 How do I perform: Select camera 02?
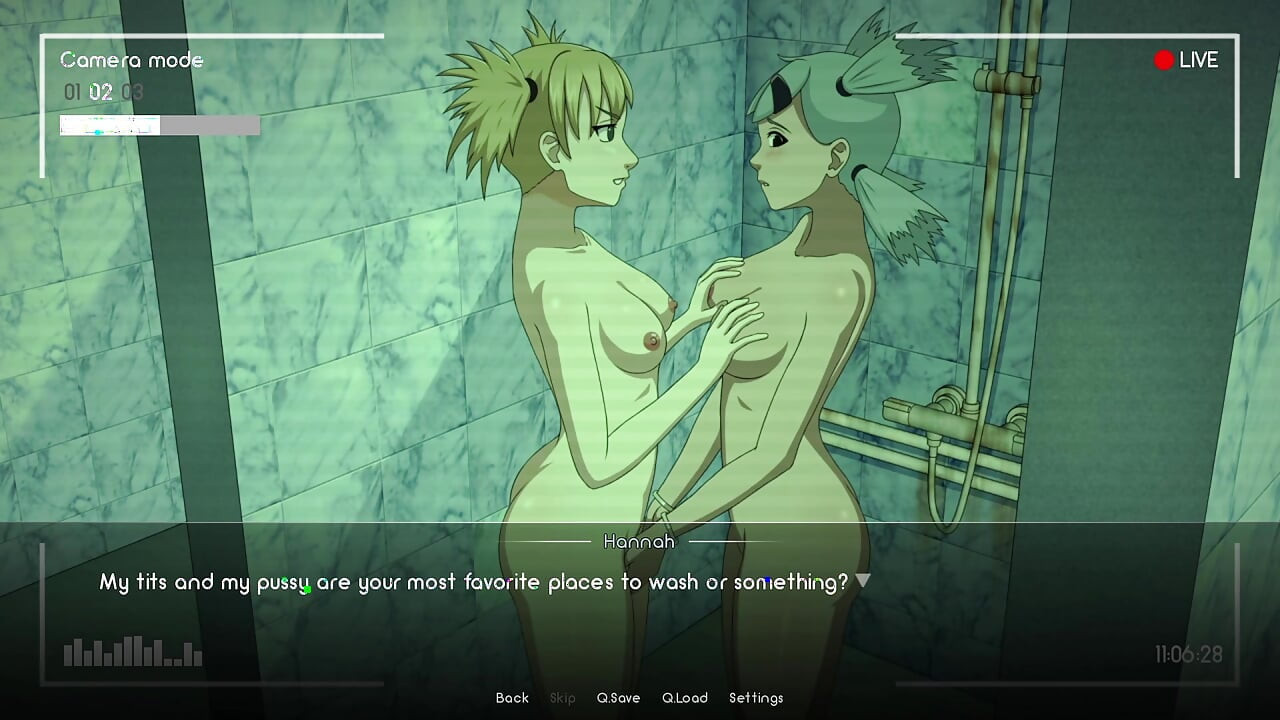pyautogui.click(x=101, y=93)
